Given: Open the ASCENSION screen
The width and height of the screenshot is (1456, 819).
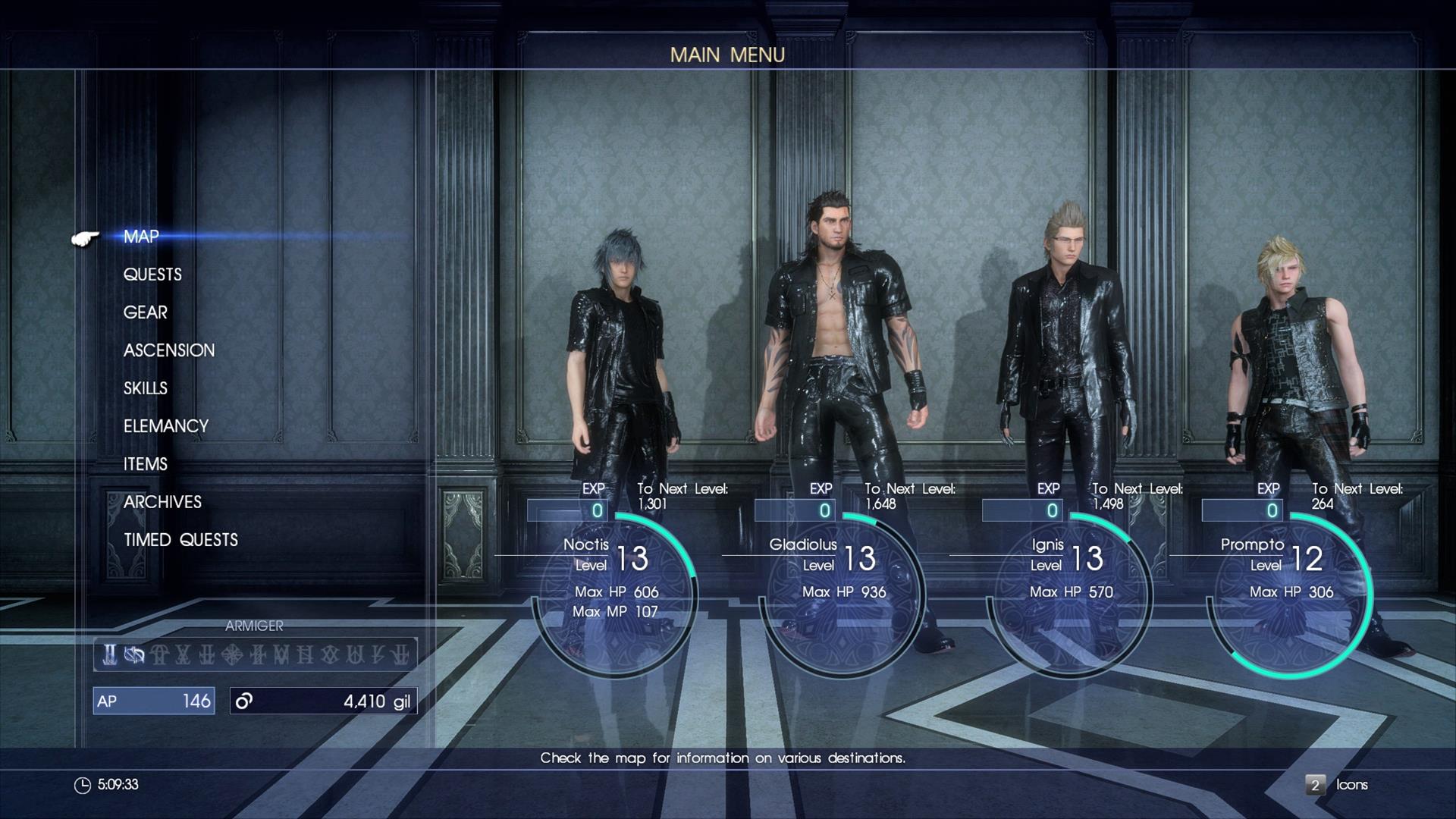Looking at the screenshot, I should [168, 350].
